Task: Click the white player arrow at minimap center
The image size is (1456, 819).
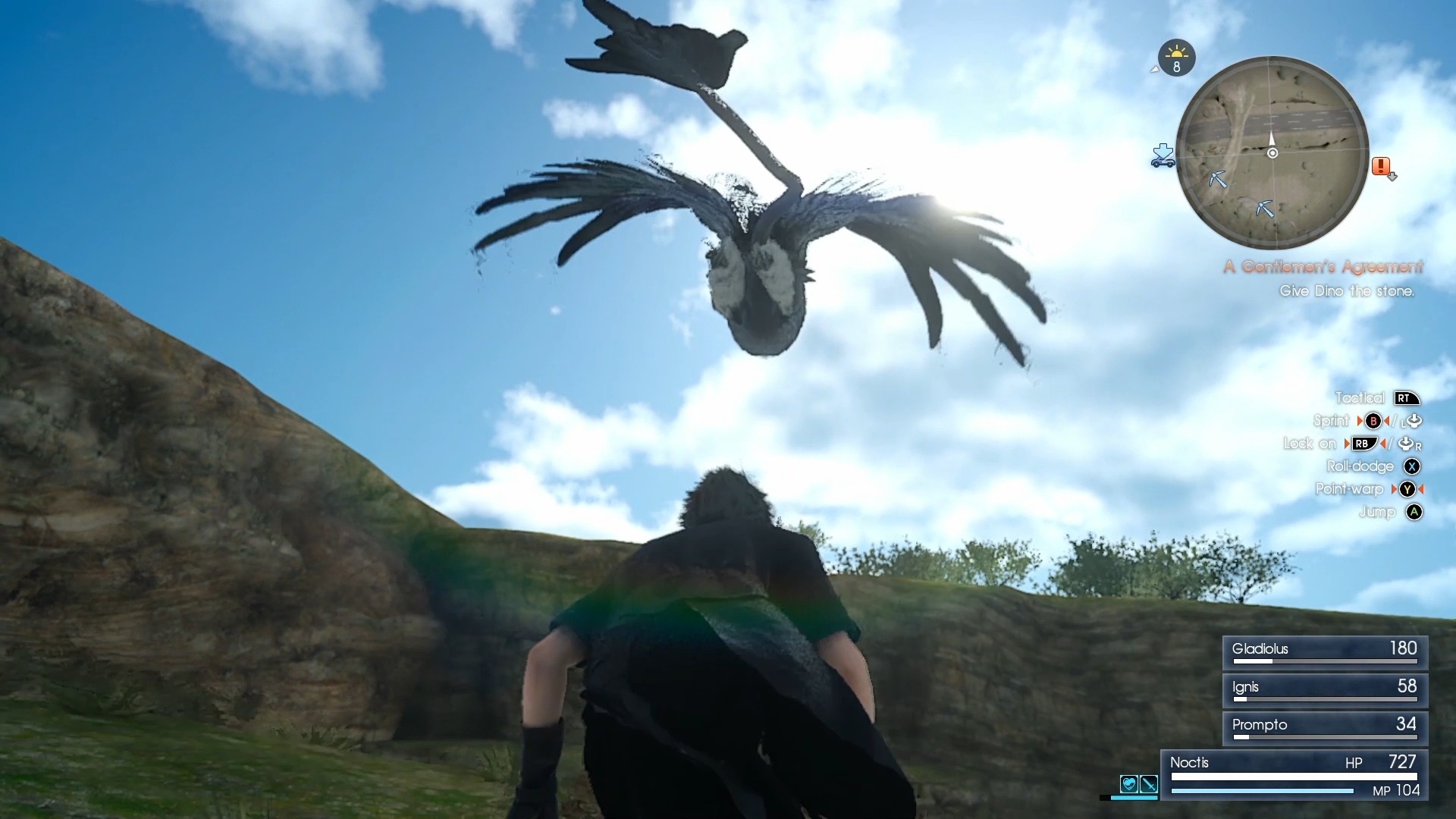Action: (x=1272, y=146)
